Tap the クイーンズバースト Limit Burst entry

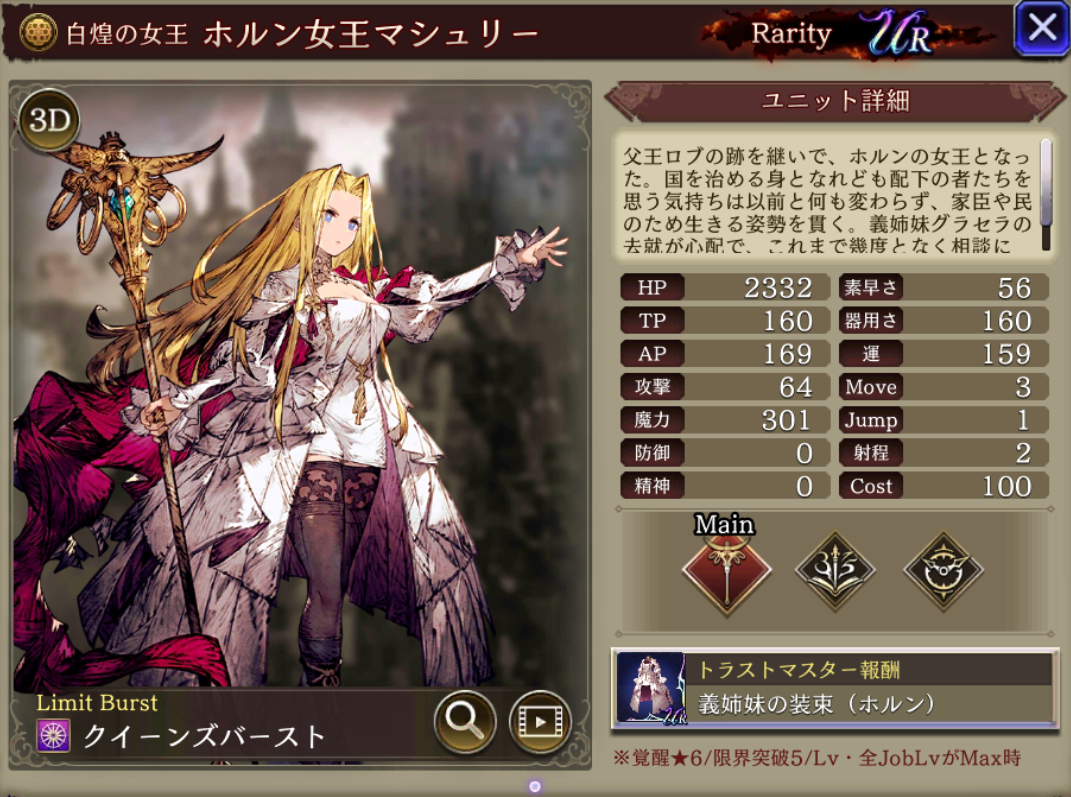pos(205,737)
